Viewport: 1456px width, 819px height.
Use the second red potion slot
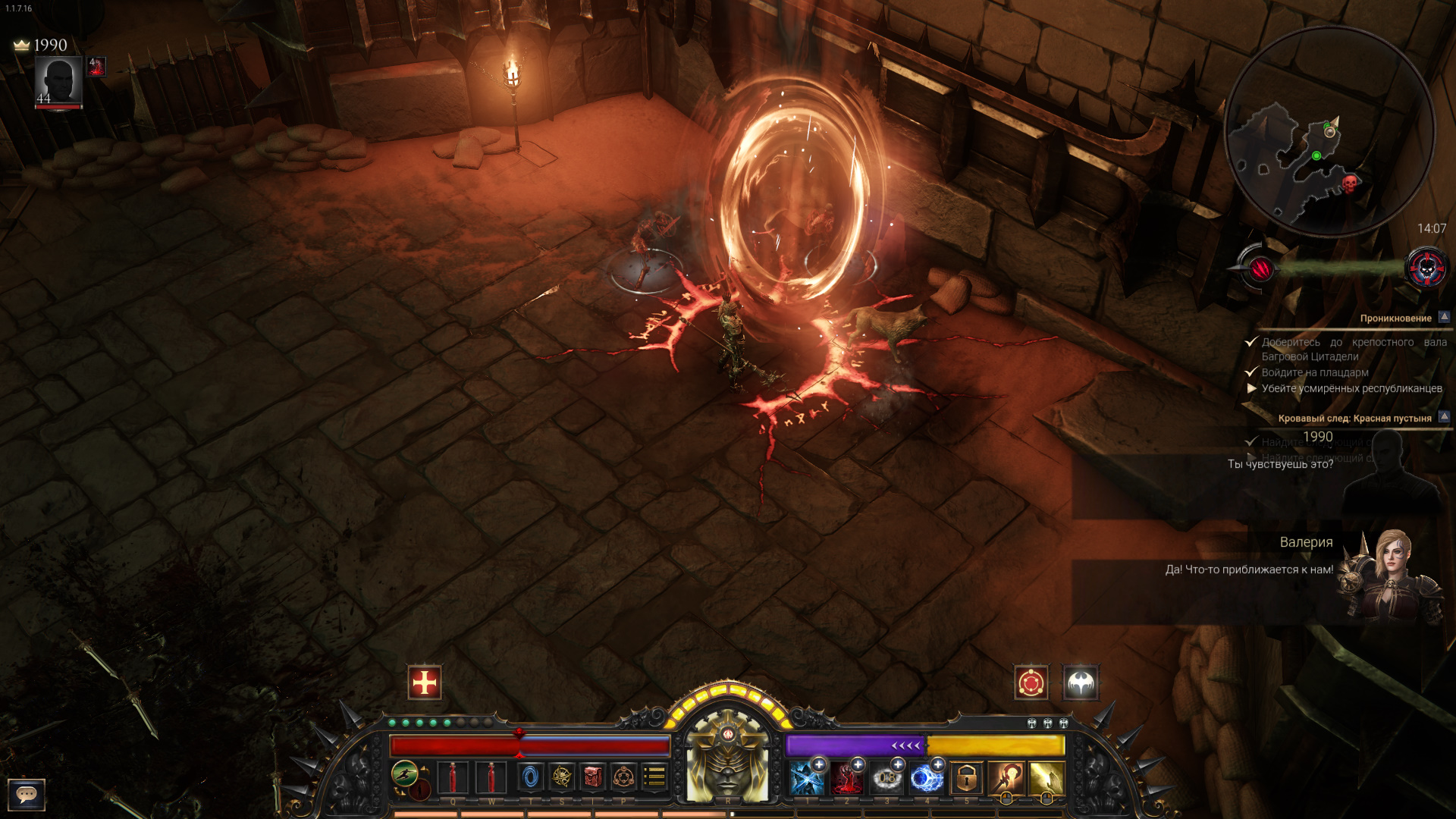click(x=491, y=778)
